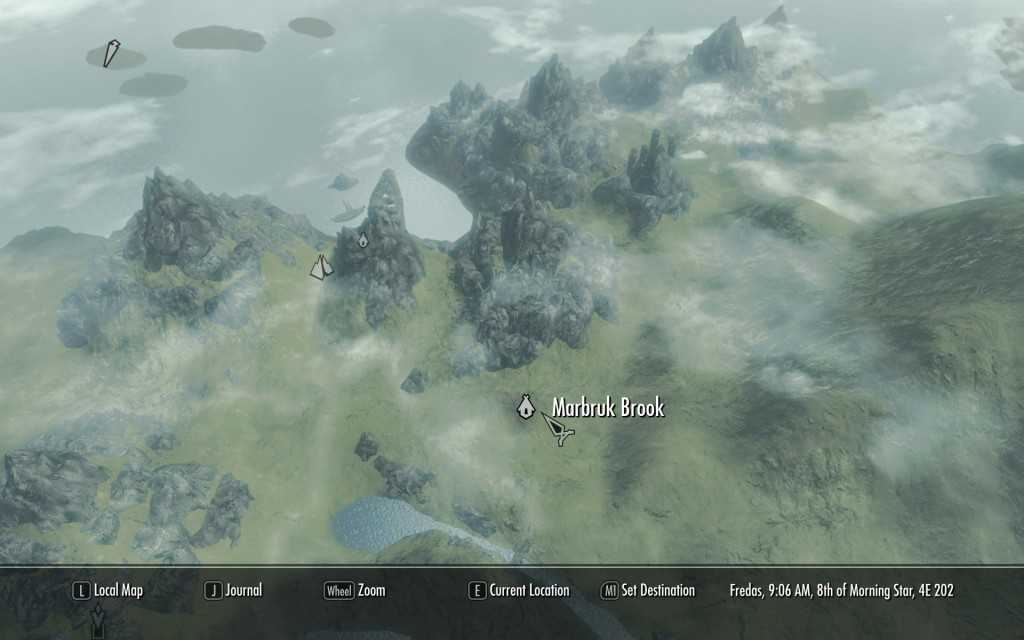
Task: Select the Marbruk Brook map marker
Action: click(x=524, y=407)
